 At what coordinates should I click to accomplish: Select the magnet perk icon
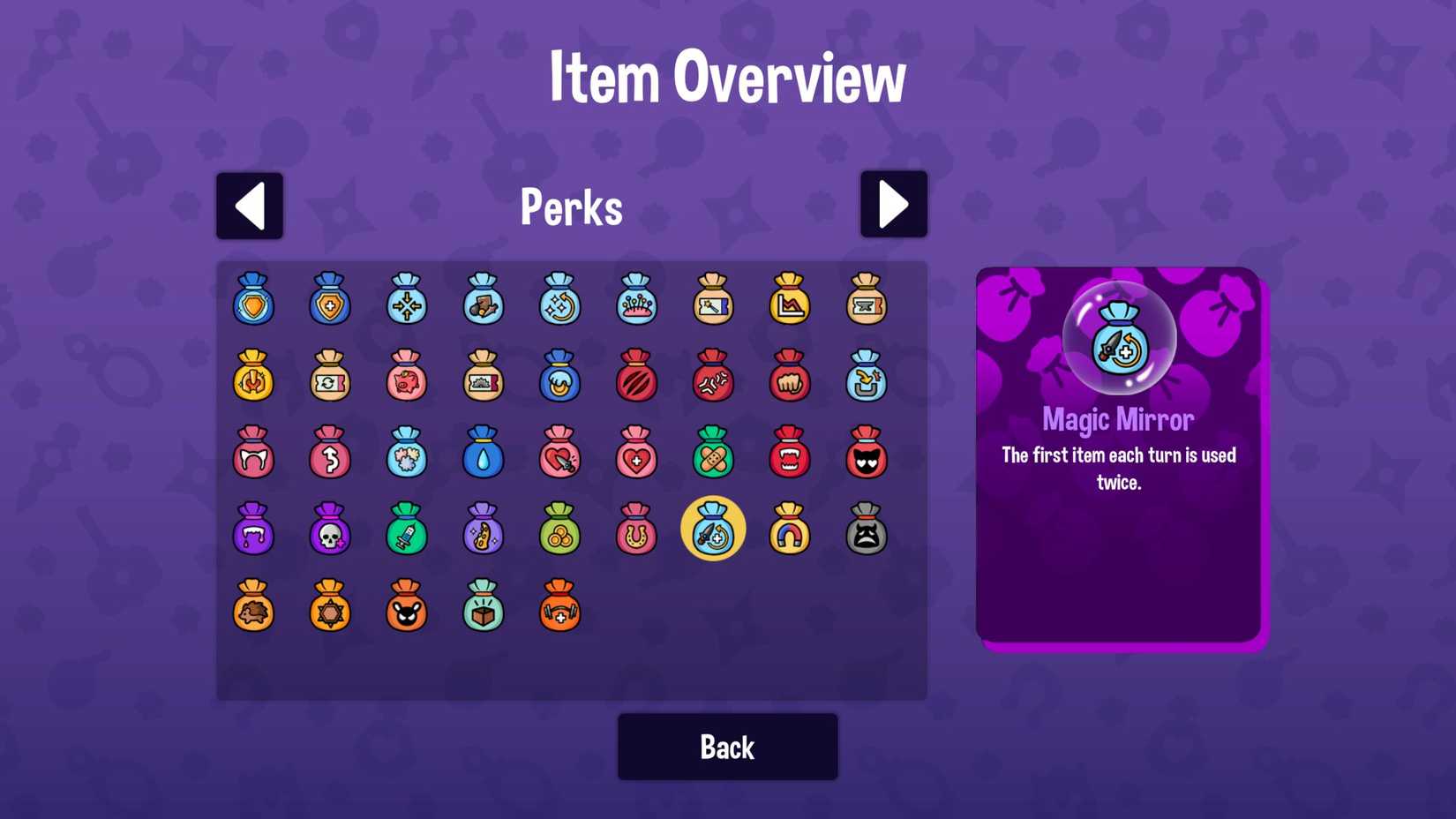(x=790, y=532)
